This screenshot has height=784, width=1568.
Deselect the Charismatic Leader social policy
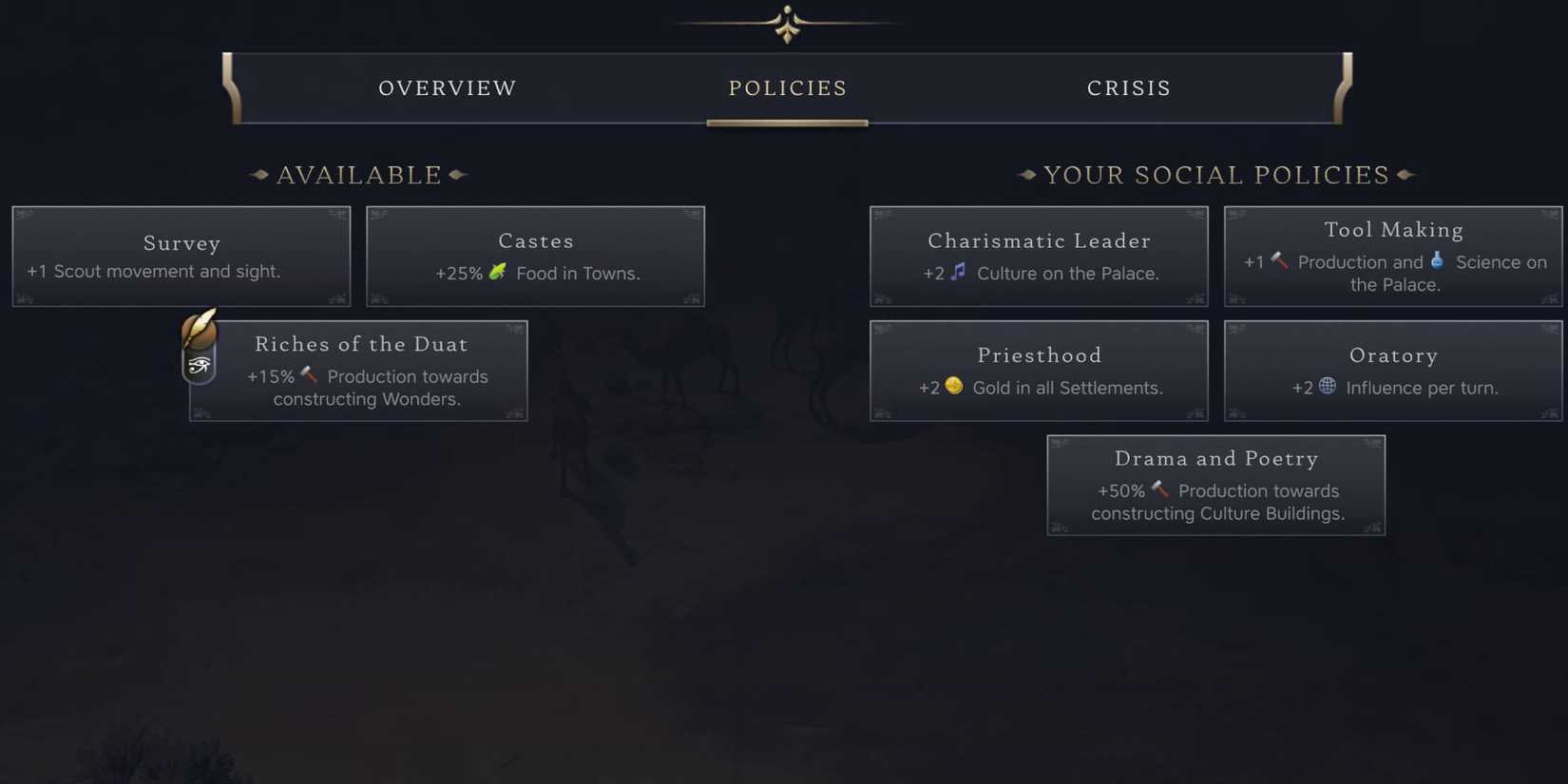pyautogui.click(x=1039, y=257)
